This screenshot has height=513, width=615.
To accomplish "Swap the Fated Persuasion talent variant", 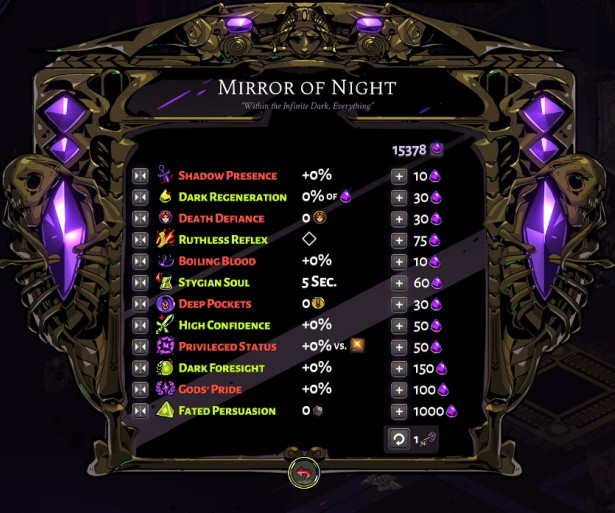I will pyautogui.click(x=141, y=411).
